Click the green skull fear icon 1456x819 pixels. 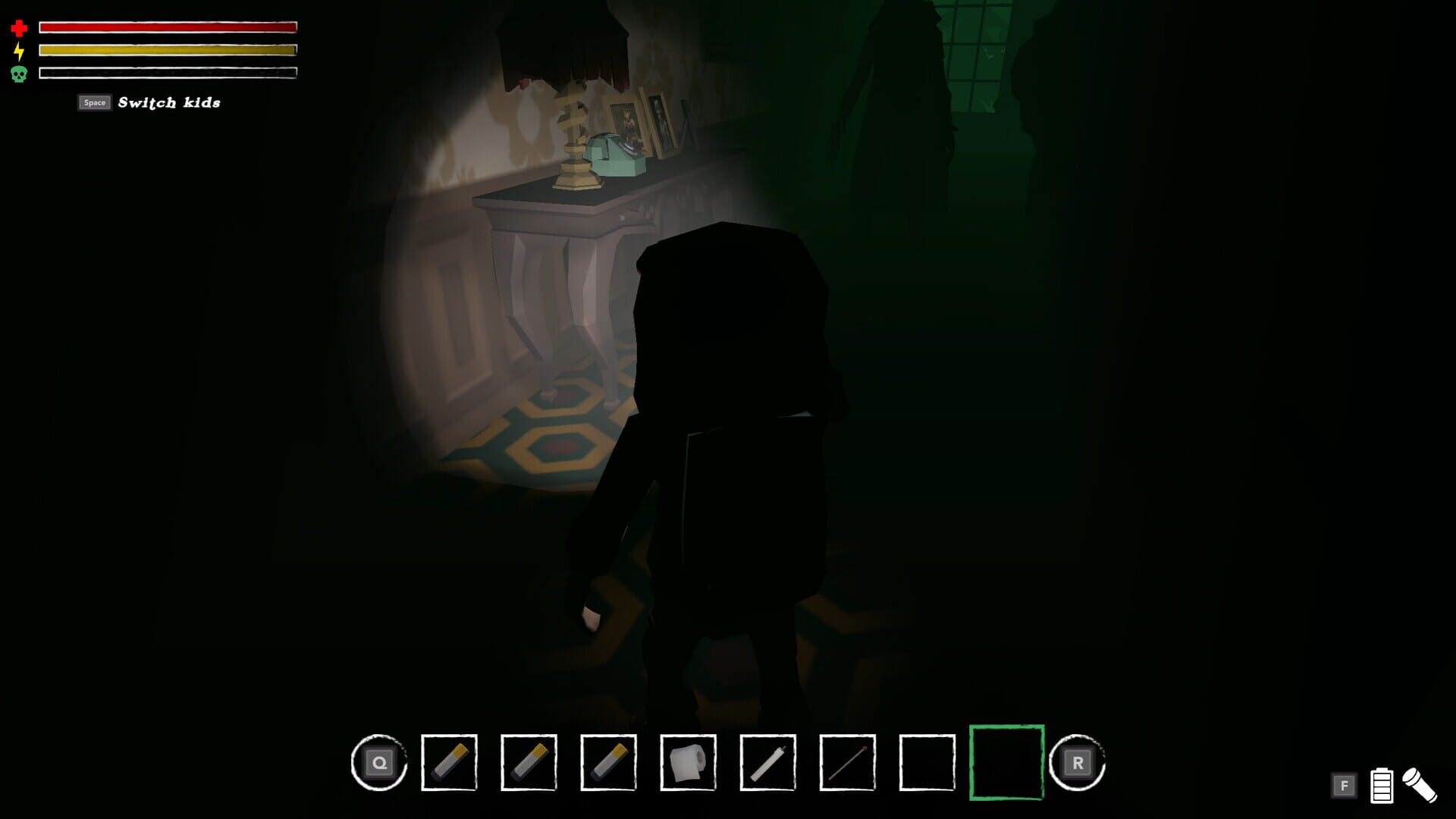(x=20, y=74)
